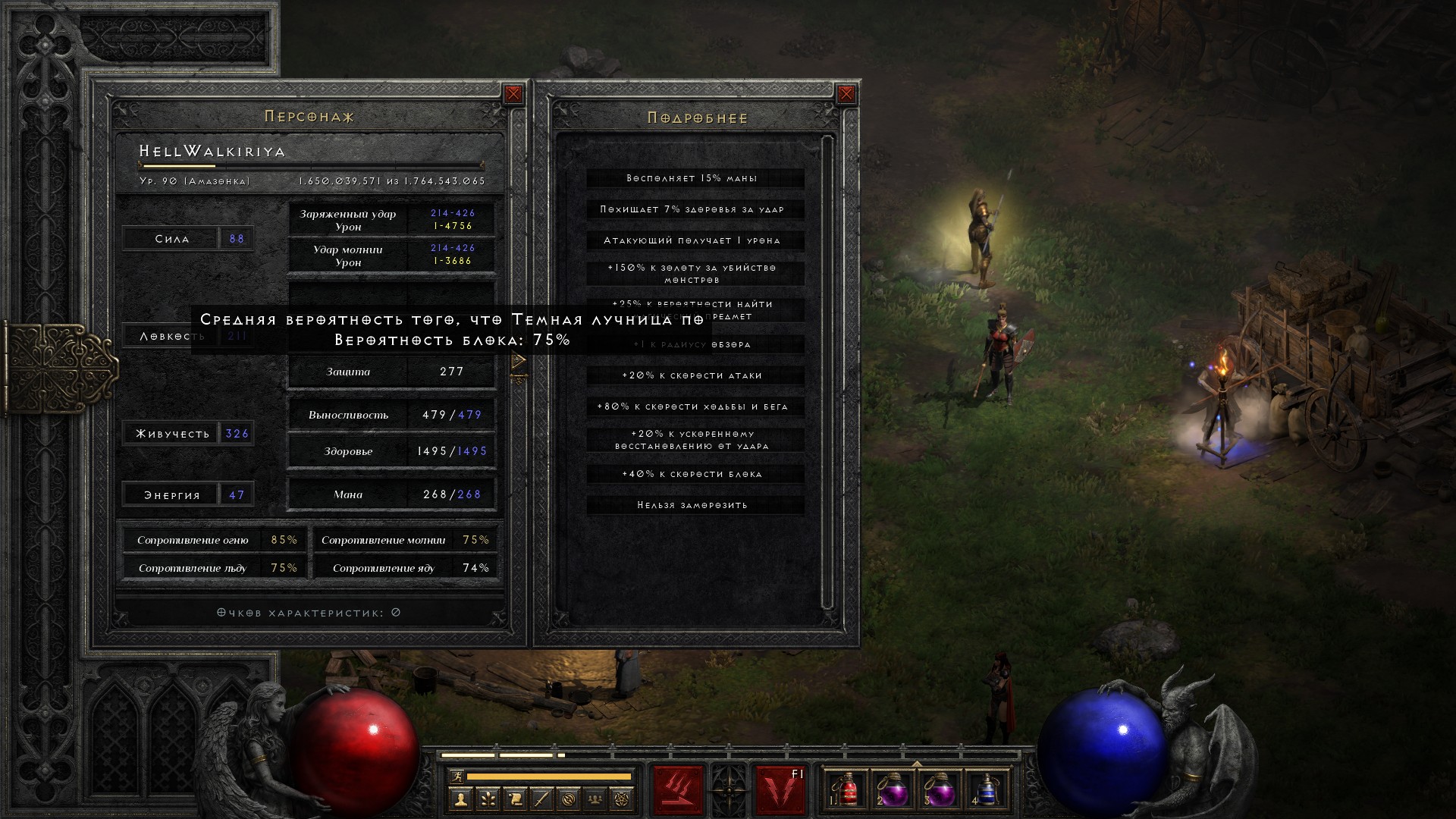Open the quest scroll mini-menu button
1456x819 pixels.
pos(515,799)
